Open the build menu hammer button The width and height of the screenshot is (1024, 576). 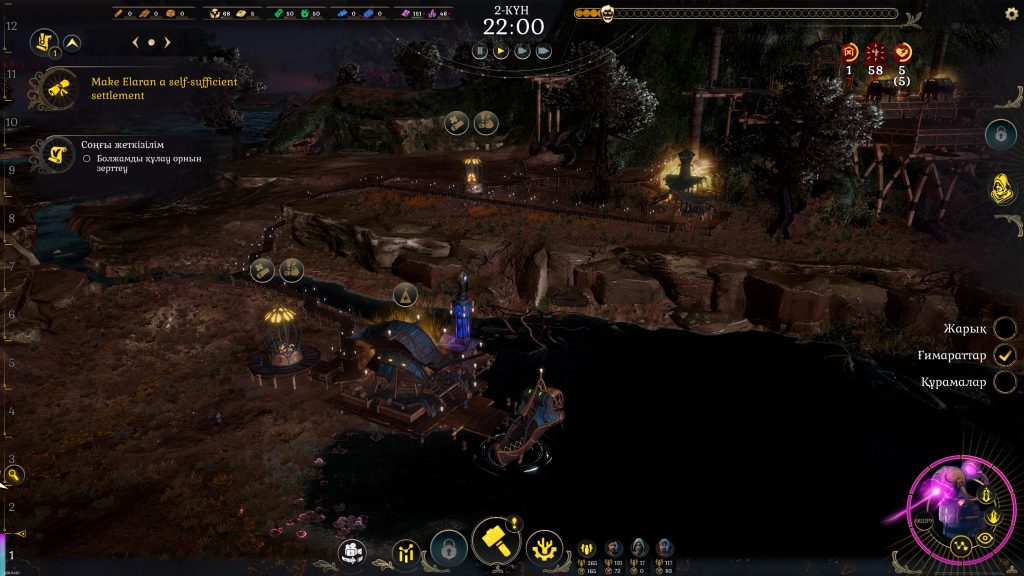pos(495,541)
